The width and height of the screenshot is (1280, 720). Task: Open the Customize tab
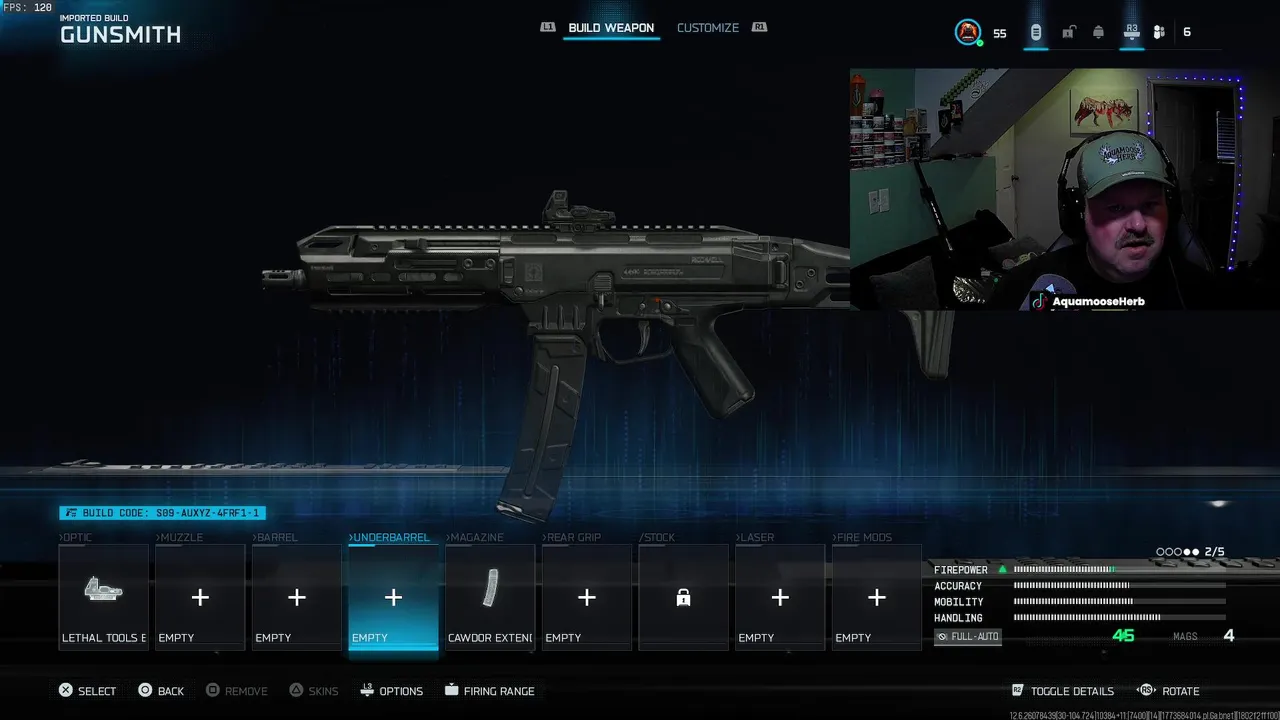[x=707, y=28]
